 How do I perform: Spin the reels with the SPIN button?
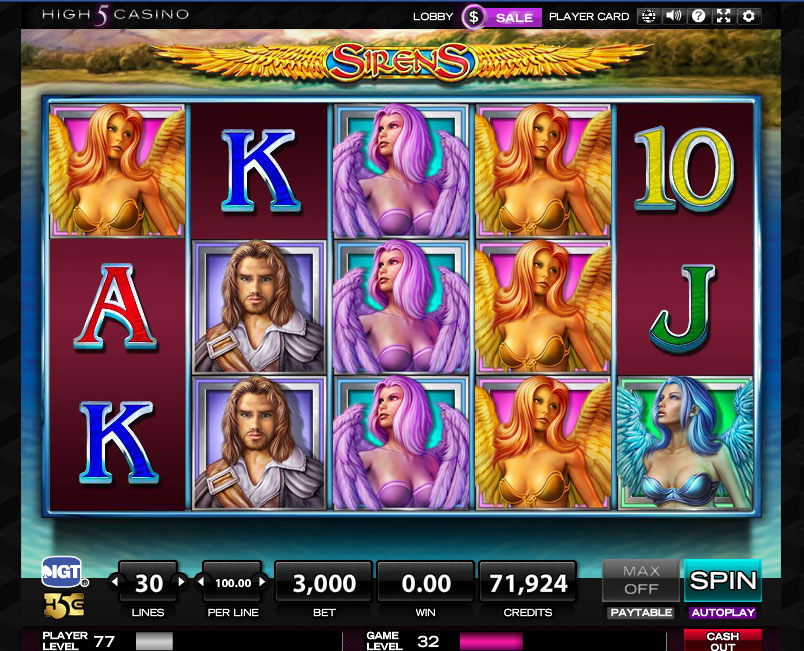[x=722, y=580]
